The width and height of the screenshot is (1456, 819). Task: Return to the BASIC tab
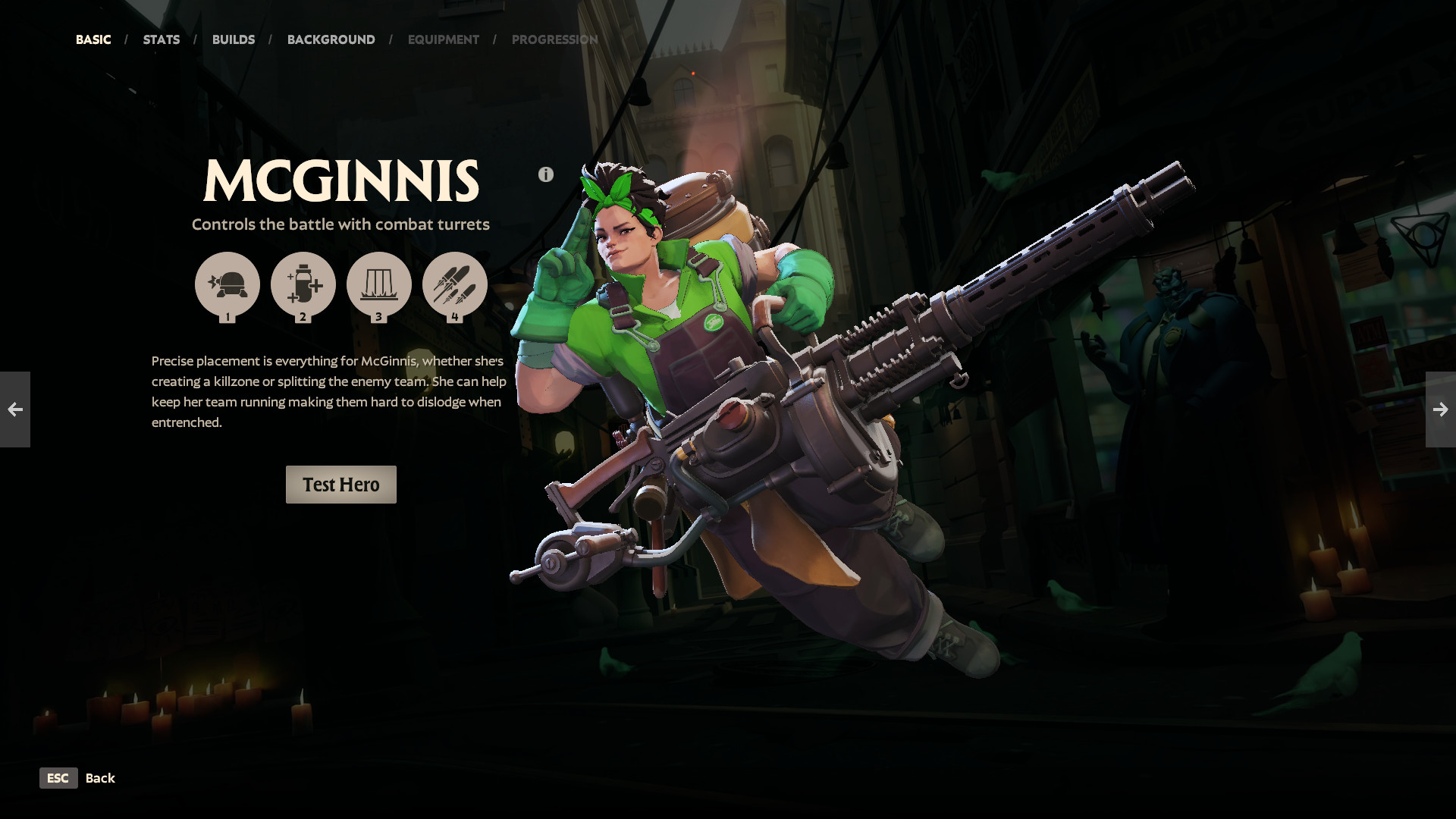coord(93,39)
